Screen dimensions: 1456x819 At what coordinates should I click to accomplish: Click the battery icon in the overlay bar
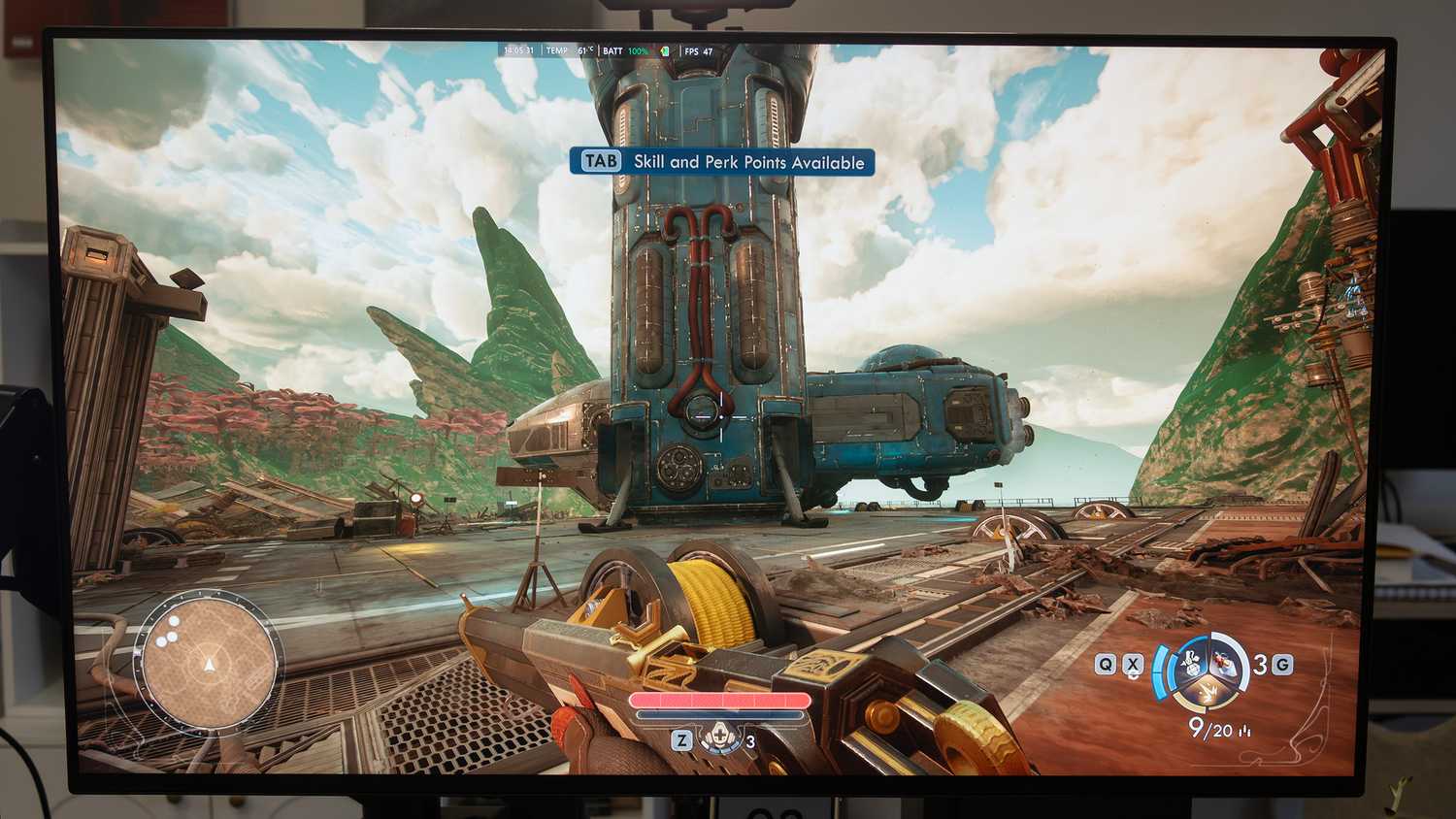pyautogui.click(x=664, y=51)
